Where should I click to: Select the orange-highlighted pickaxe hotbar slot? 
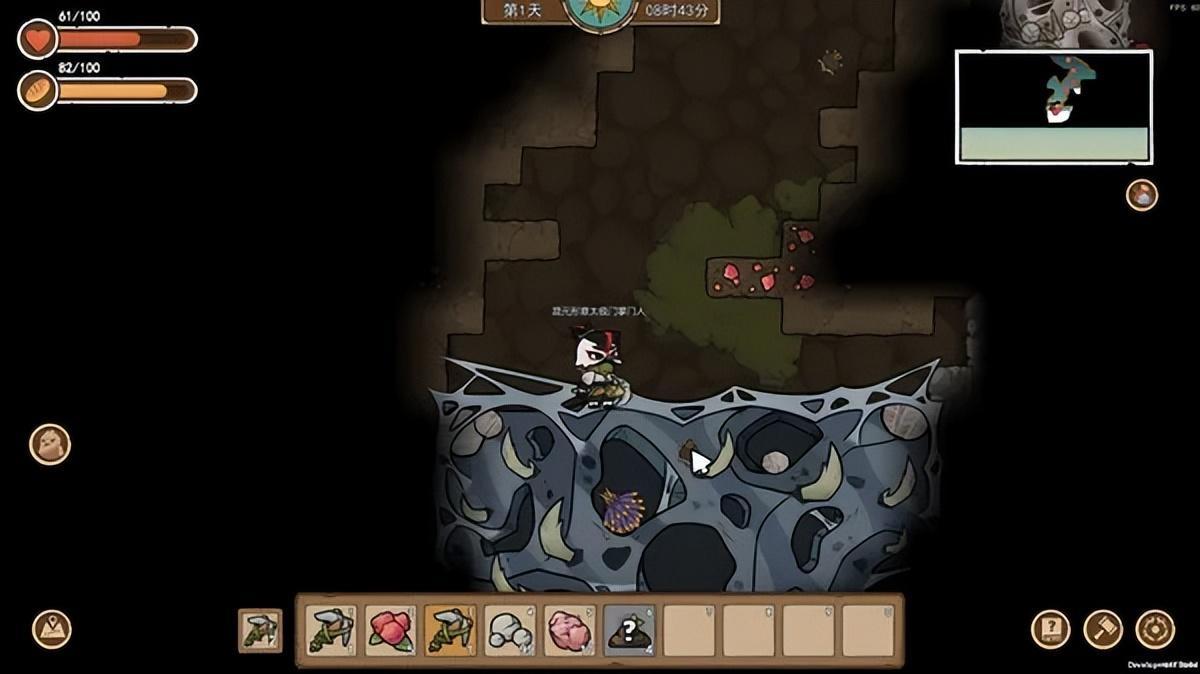coord(451,630)
